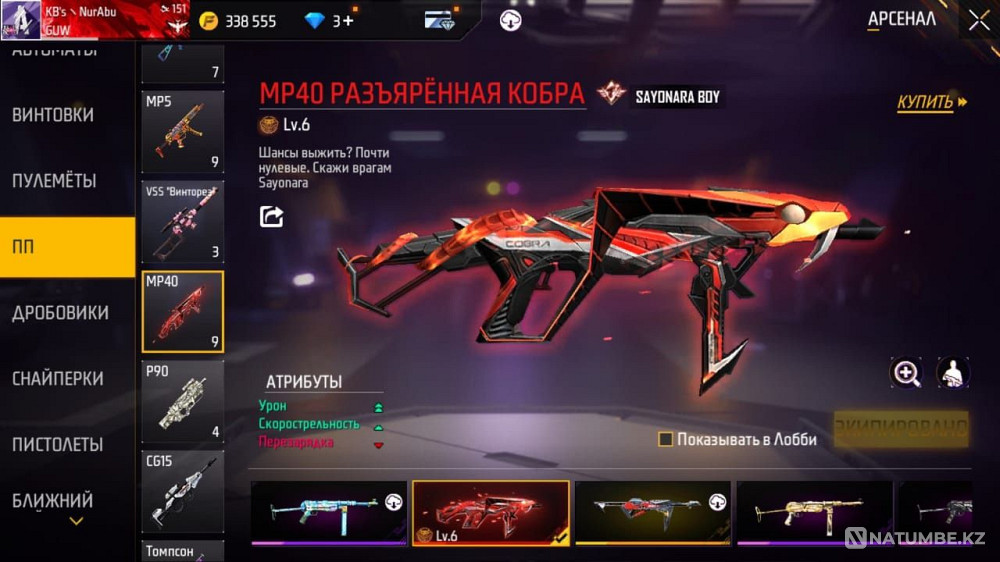
Task: Show the Снайперки weapon list
Action: [x=58, y=379]
